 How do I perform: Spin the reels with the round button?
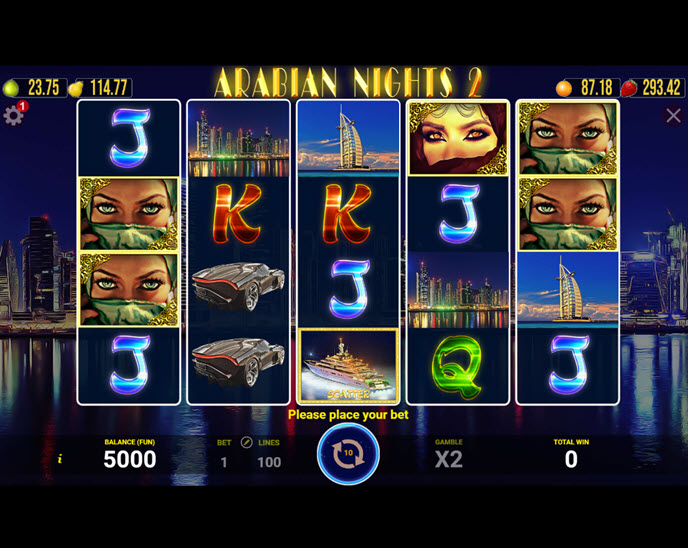[348, 454]
